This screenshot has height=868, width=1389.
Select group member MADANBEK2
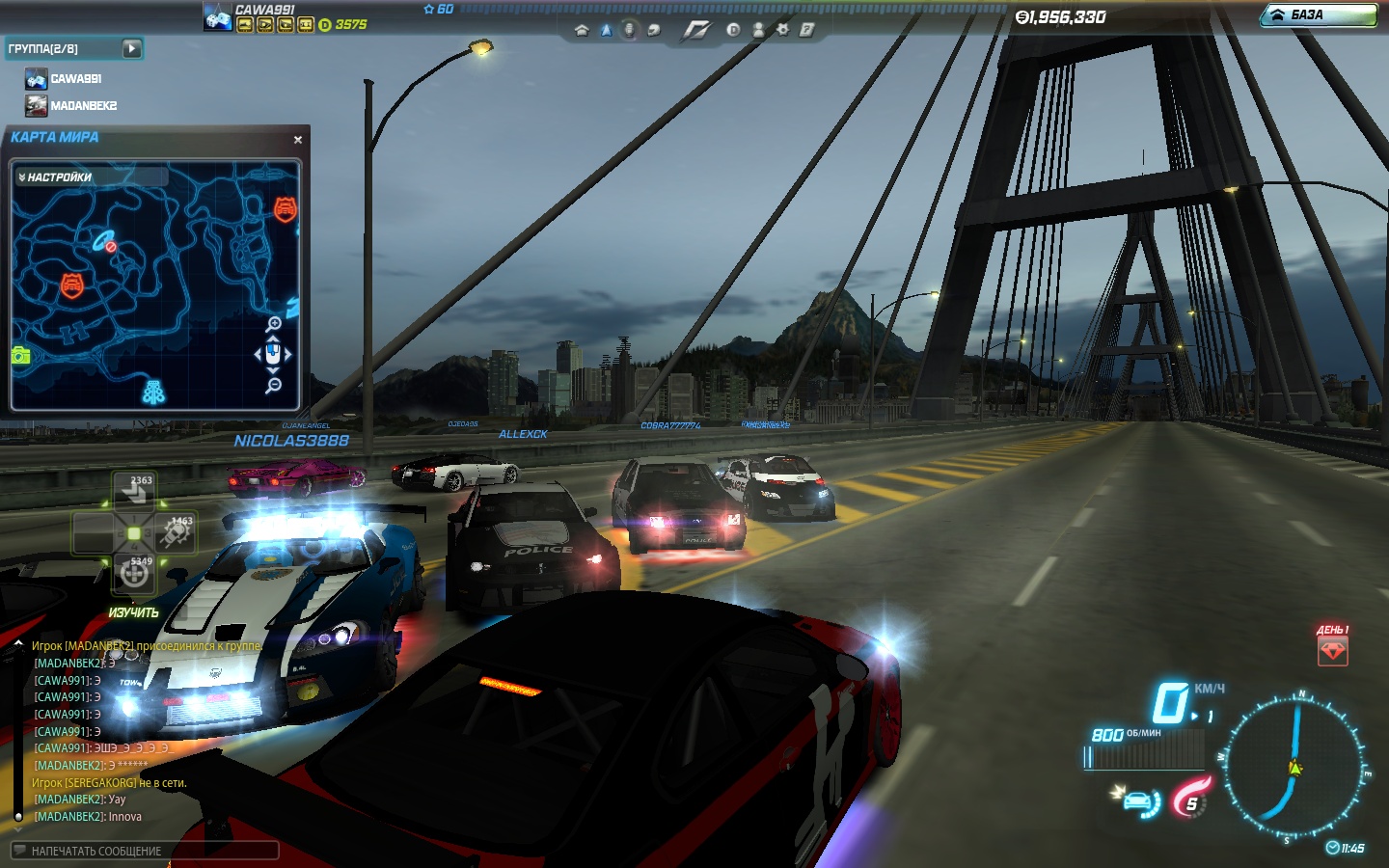[x=83, y=106]
